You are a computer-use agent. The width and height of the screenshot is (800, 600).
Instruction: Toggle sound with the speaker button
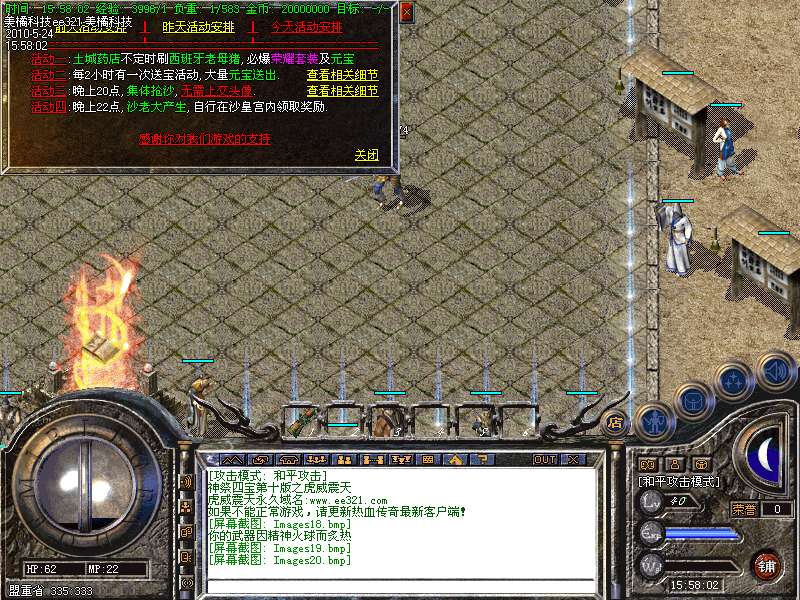pyautogui.click(x=774, y=372)
